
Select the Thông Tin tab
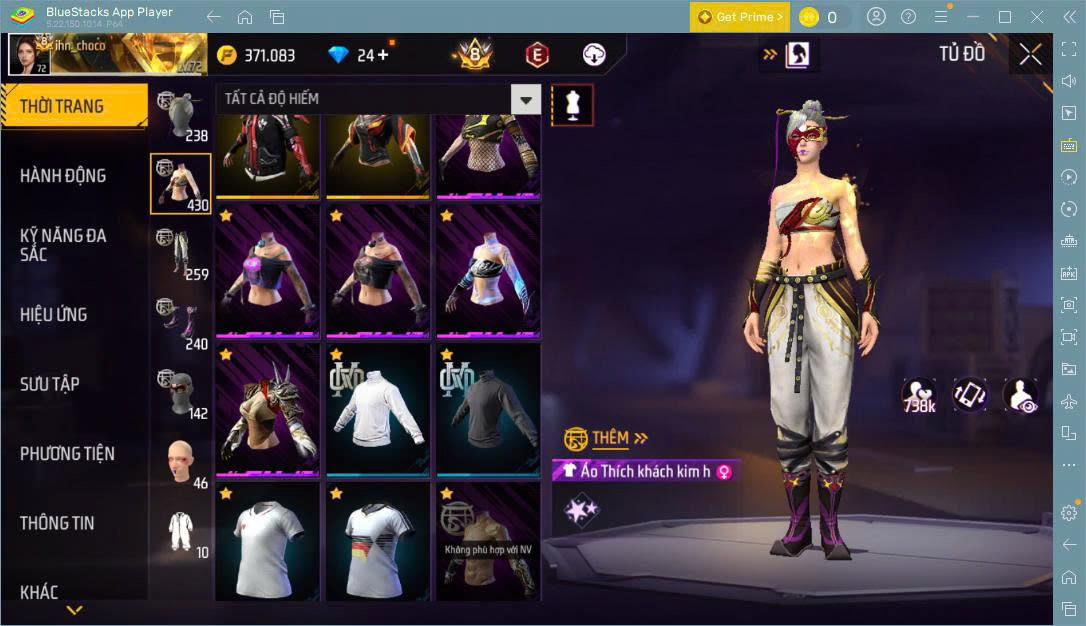pos(57,523)
